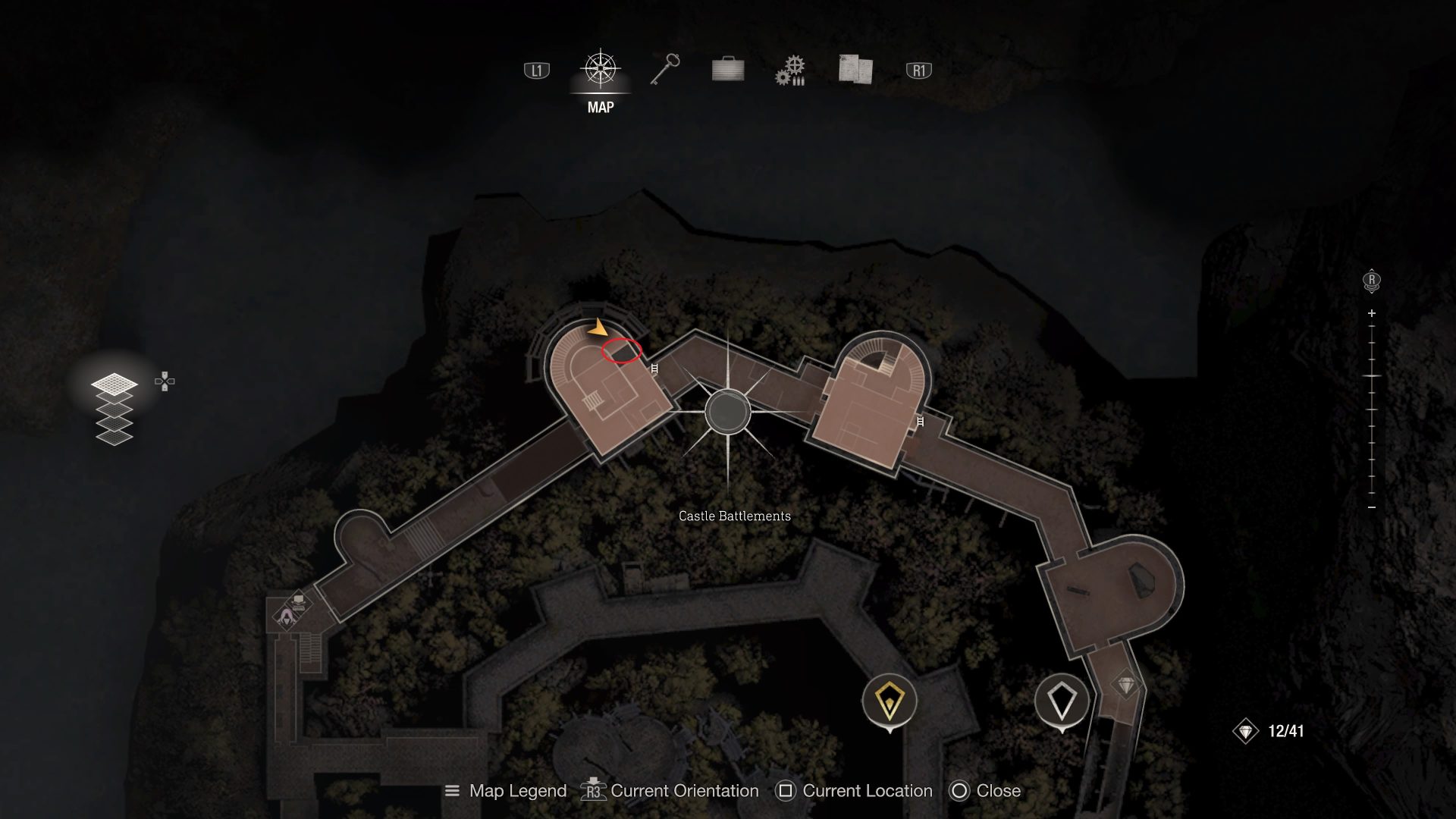Center map on Current Location
The height and width of the screenshot is (819, 1456).
point(854,791)
